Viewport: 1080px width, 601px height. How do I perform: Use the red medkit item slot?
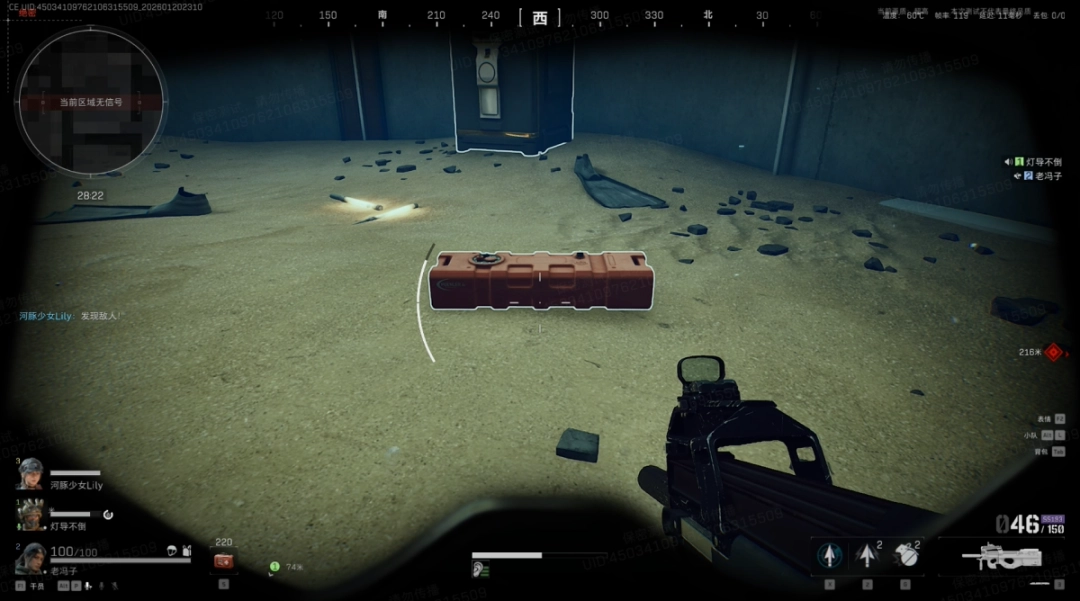225,561
